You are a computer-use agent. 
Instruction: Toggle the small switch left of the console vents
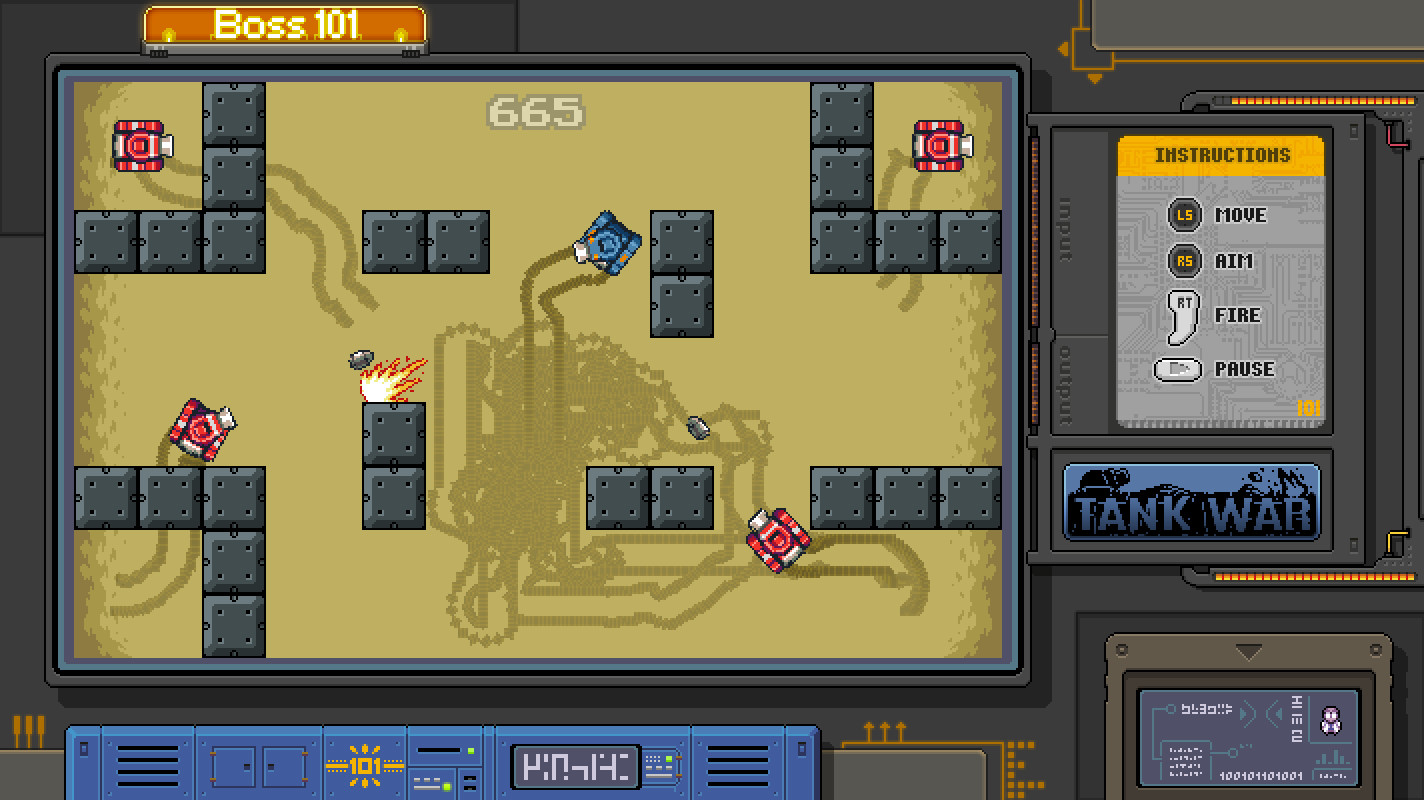pos(82,748)
